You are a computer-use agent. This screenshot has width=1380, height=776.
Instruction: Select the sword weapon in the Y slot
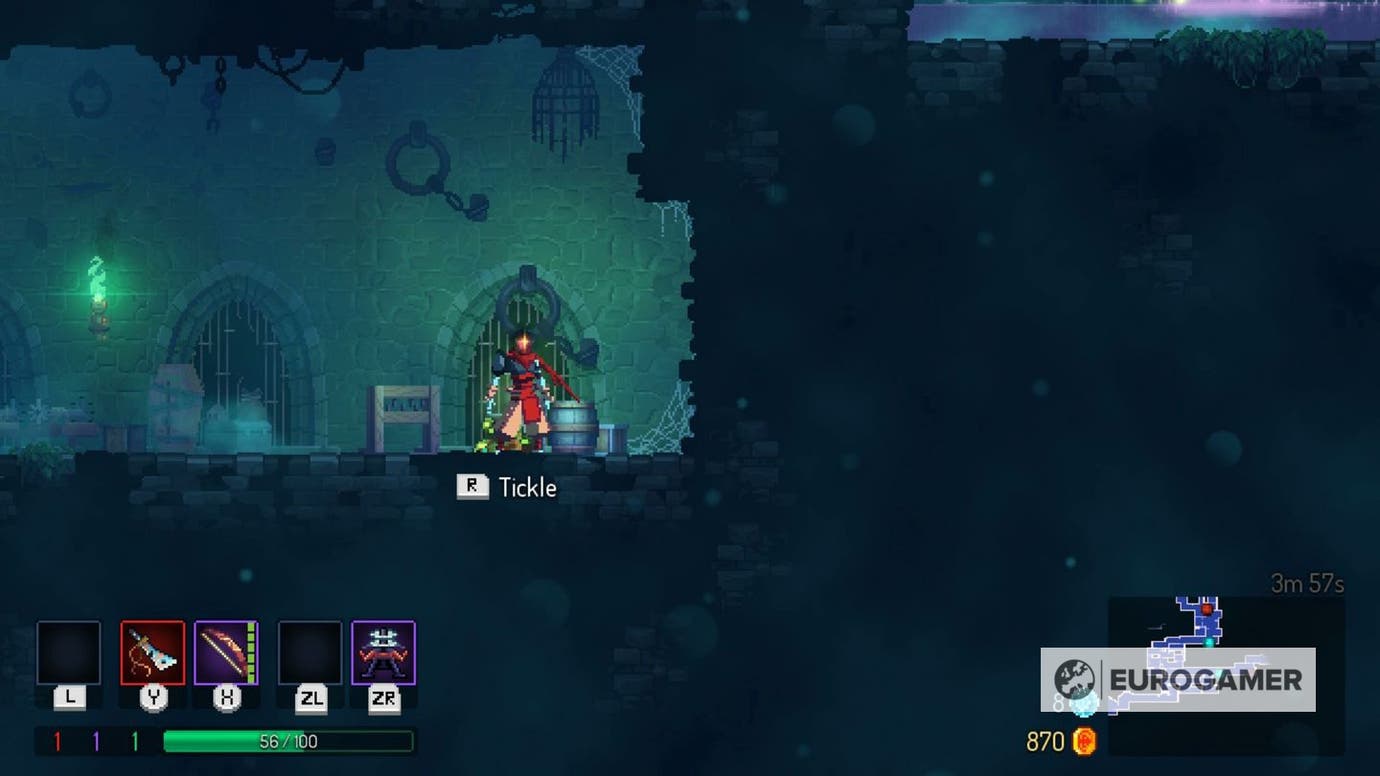pos(152,653)
